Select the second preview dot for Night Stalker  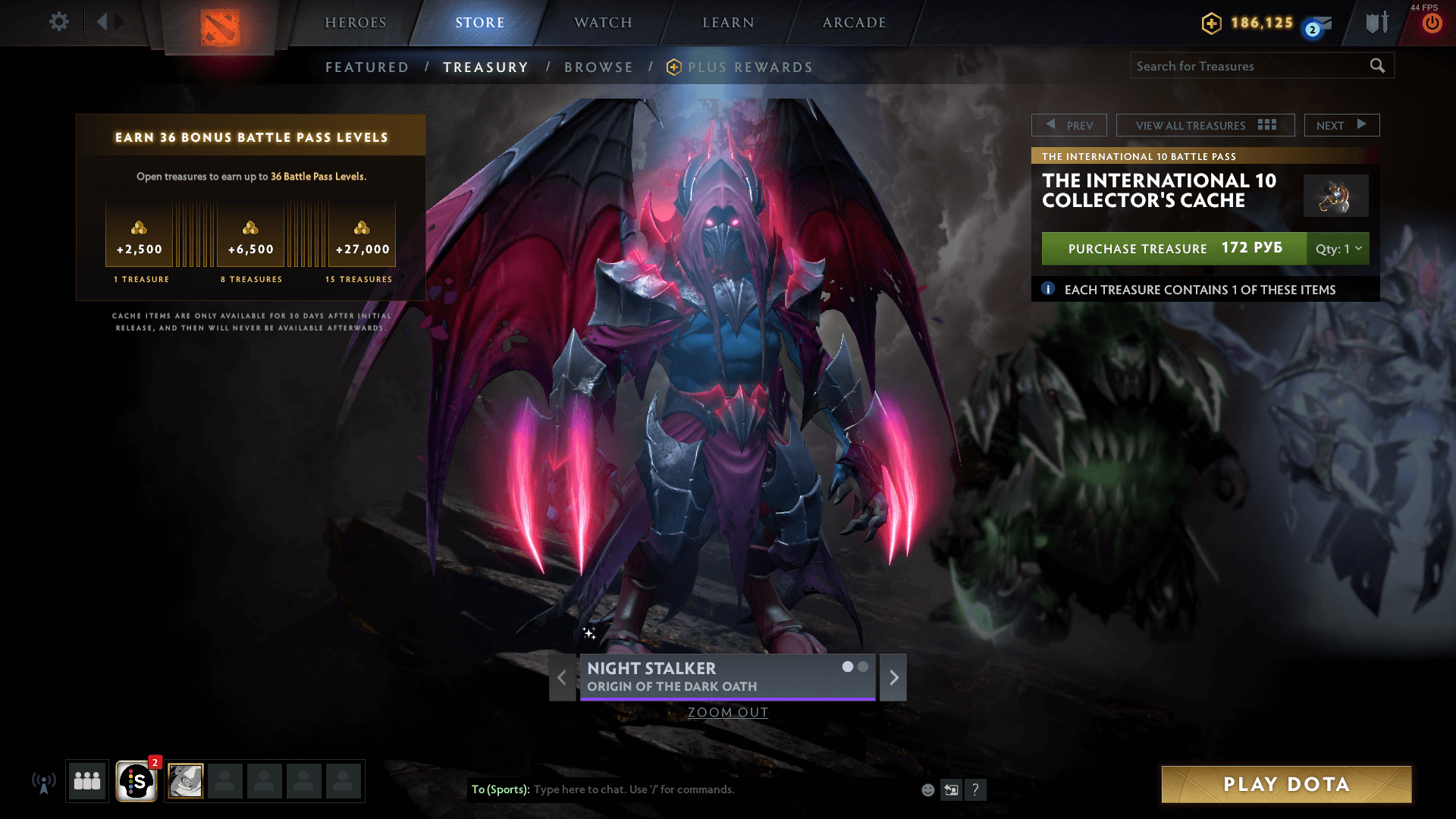click(862, 667)
